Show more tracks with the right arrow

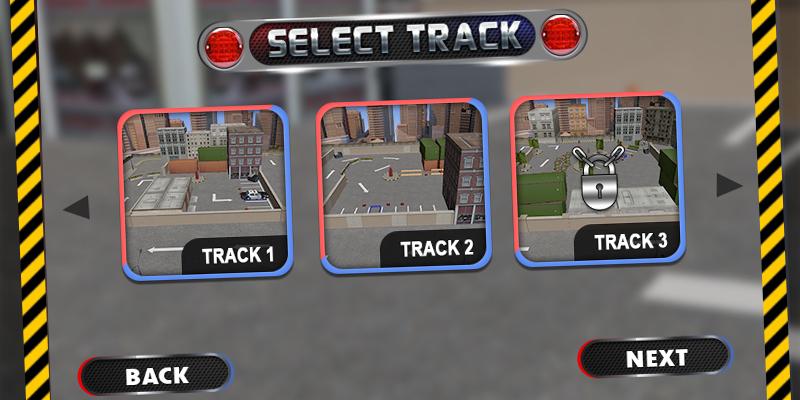[729, 185]
